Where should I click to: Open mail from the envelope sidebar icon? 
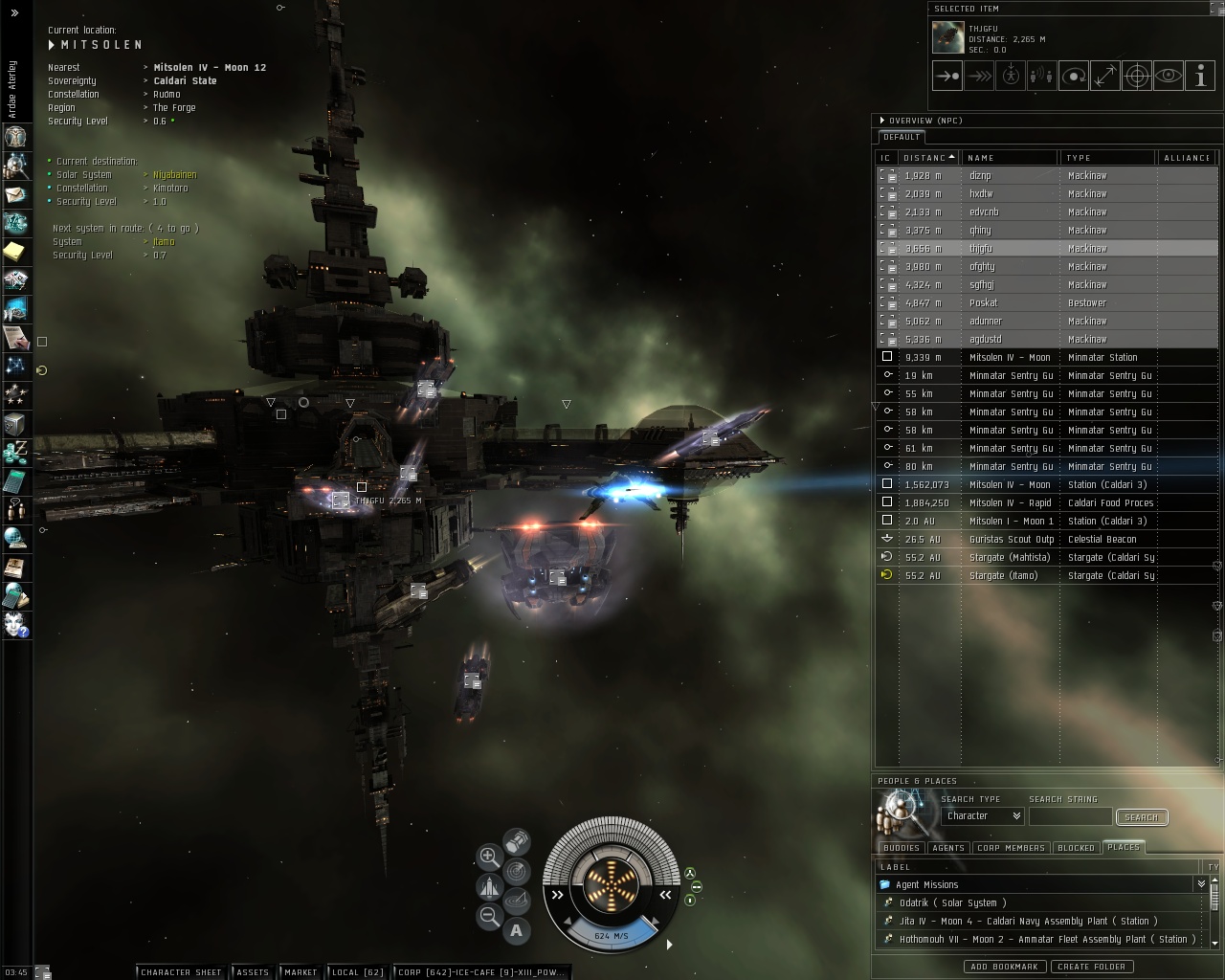click(x=15, y=195)
